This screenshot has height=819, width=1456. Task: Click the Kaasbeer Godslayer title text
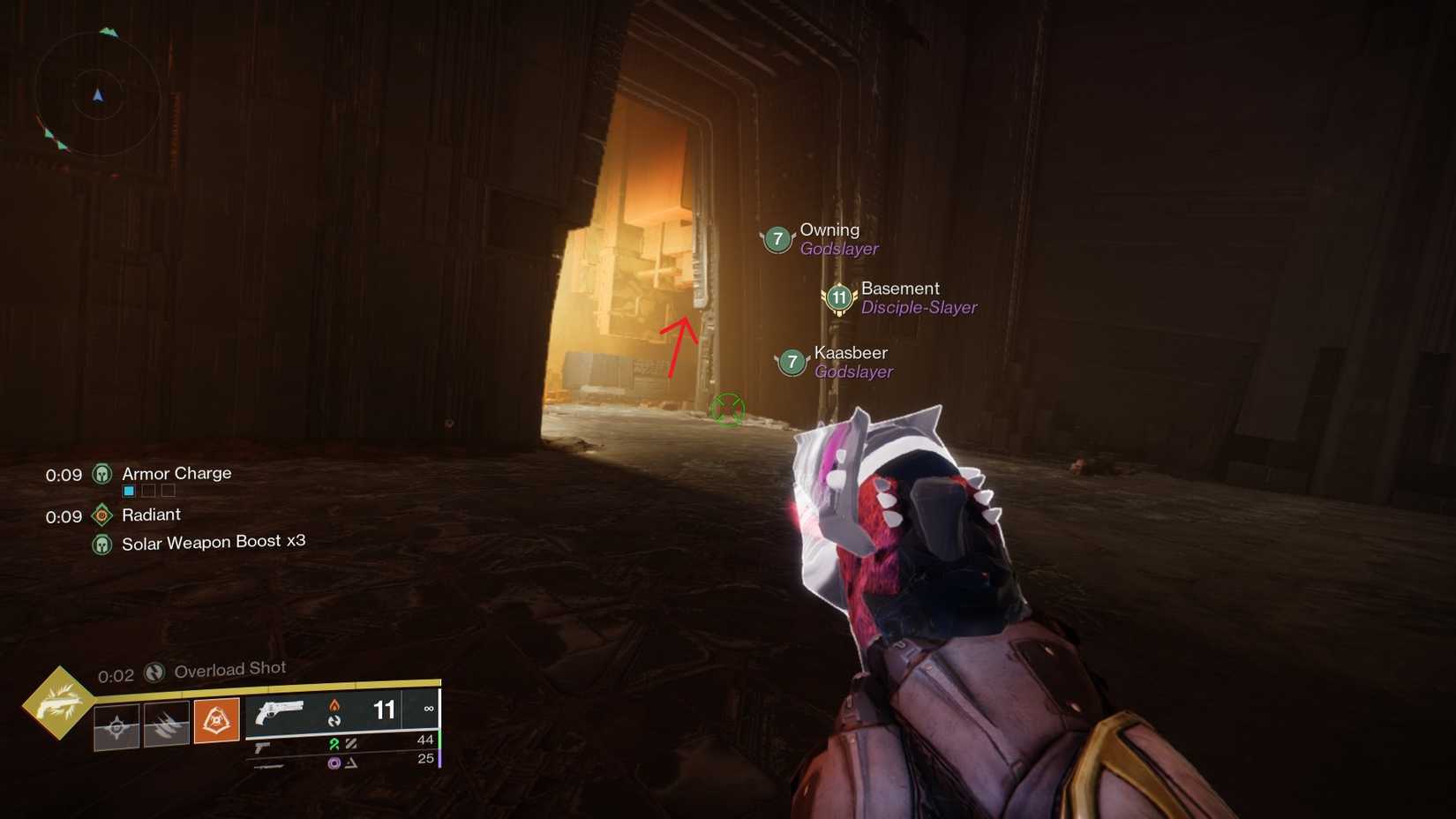click(853, 372)
